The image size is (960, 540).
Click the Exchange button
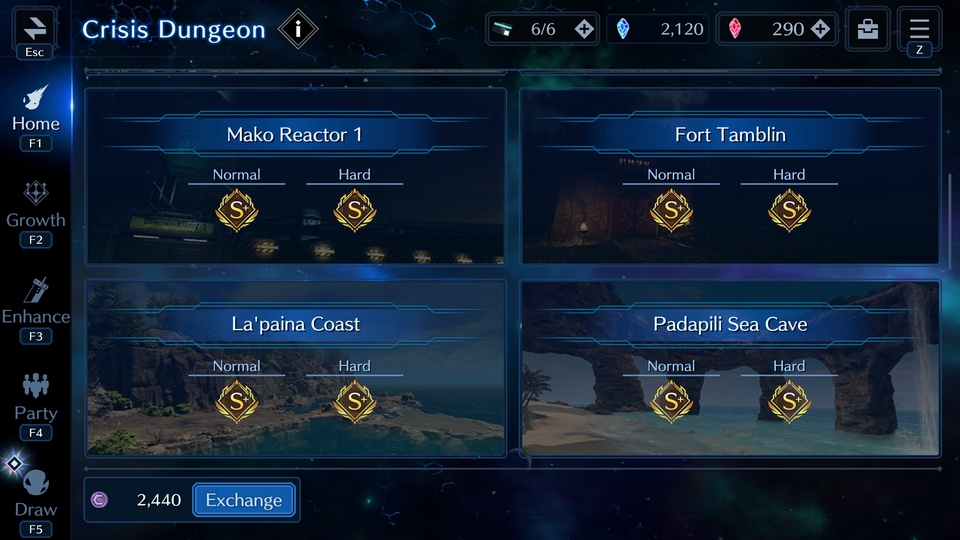(x=244, y=500)
